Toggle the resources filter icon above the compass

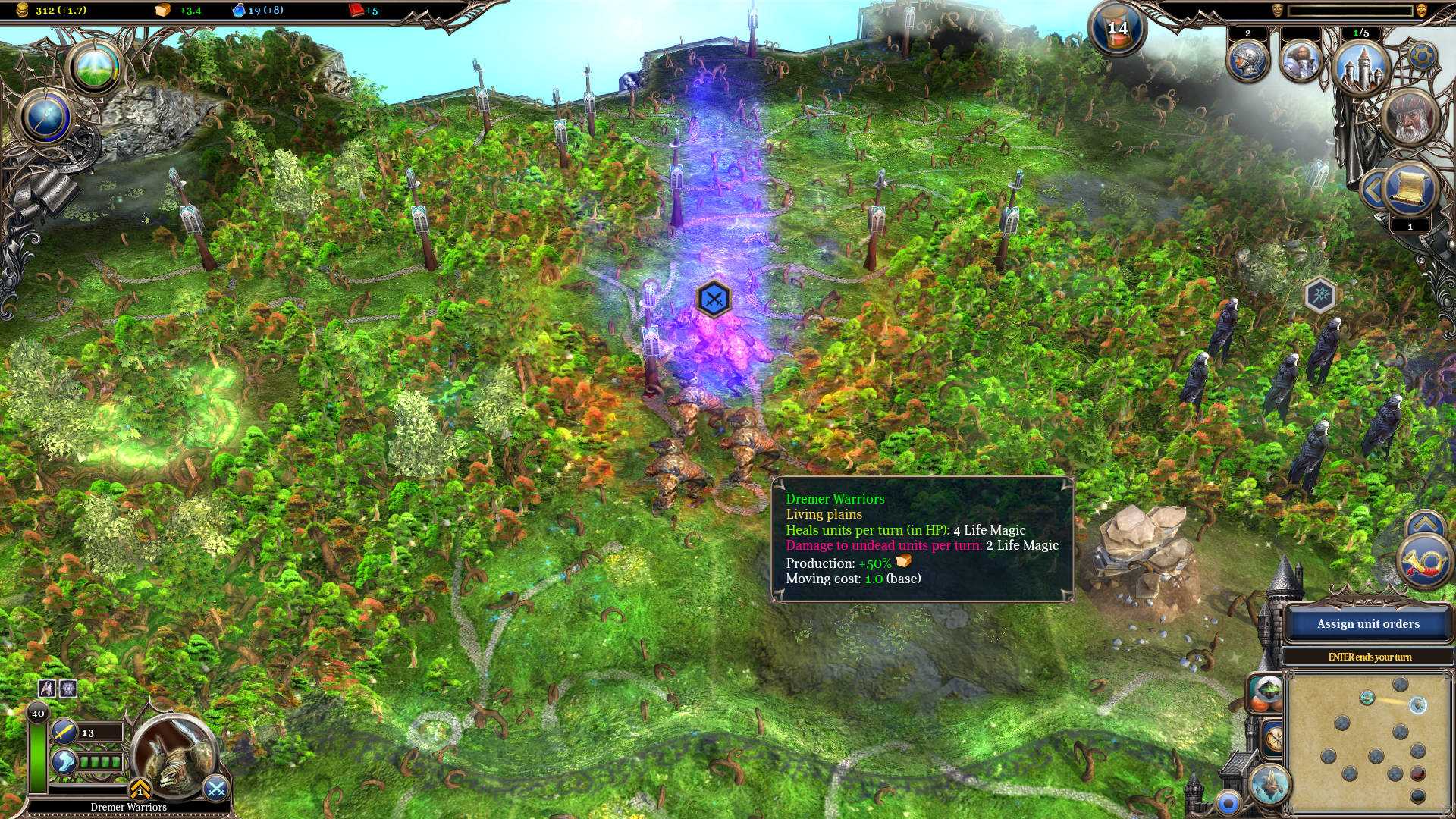click(x=1265, y=692)
